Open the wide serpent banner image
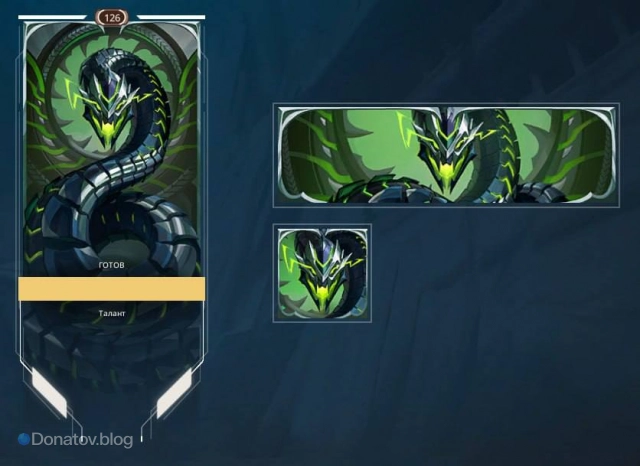 (x=445, y=155)
